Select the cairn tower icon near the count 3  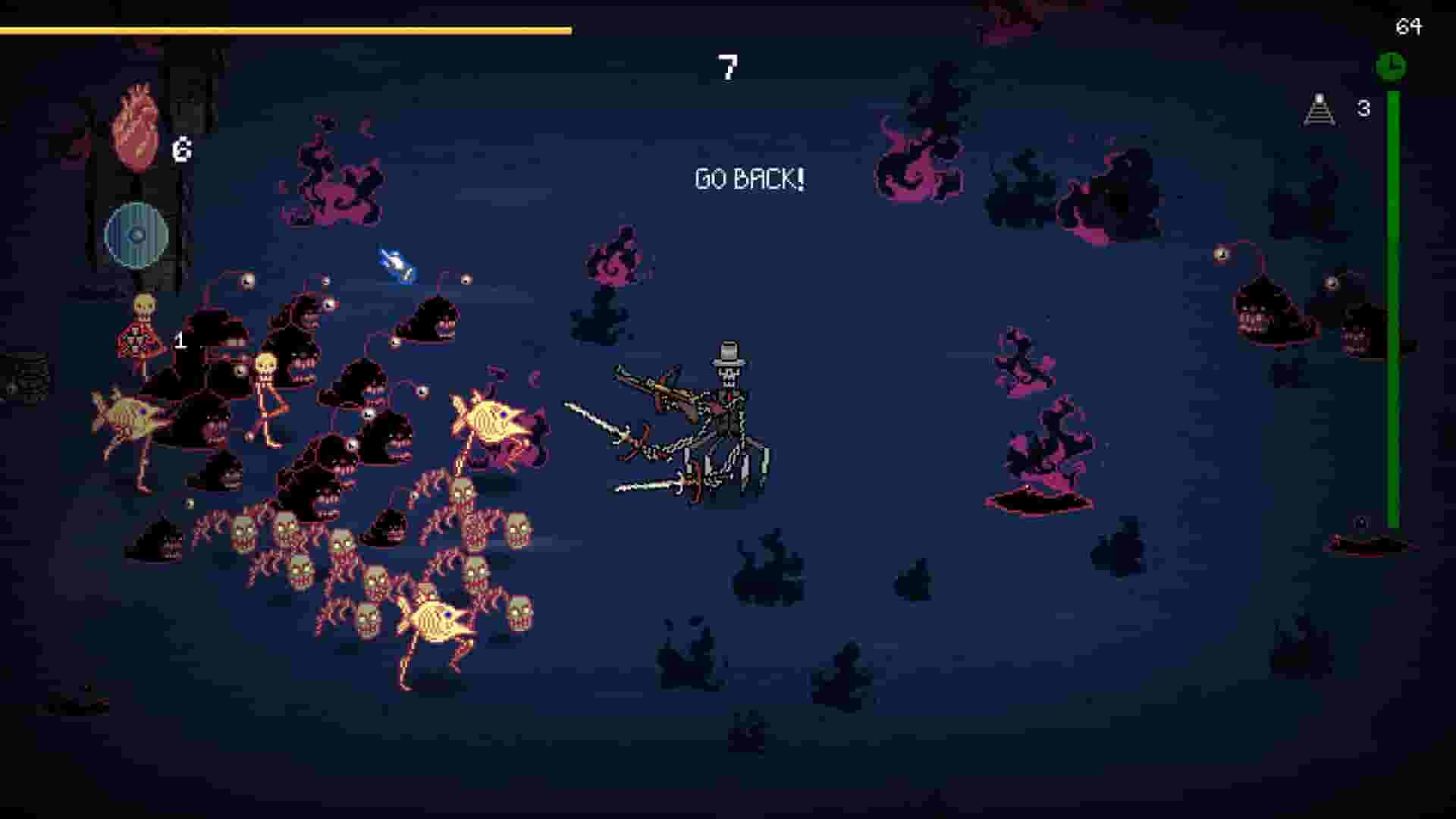pyautogui.click(x=1319, y=110)
